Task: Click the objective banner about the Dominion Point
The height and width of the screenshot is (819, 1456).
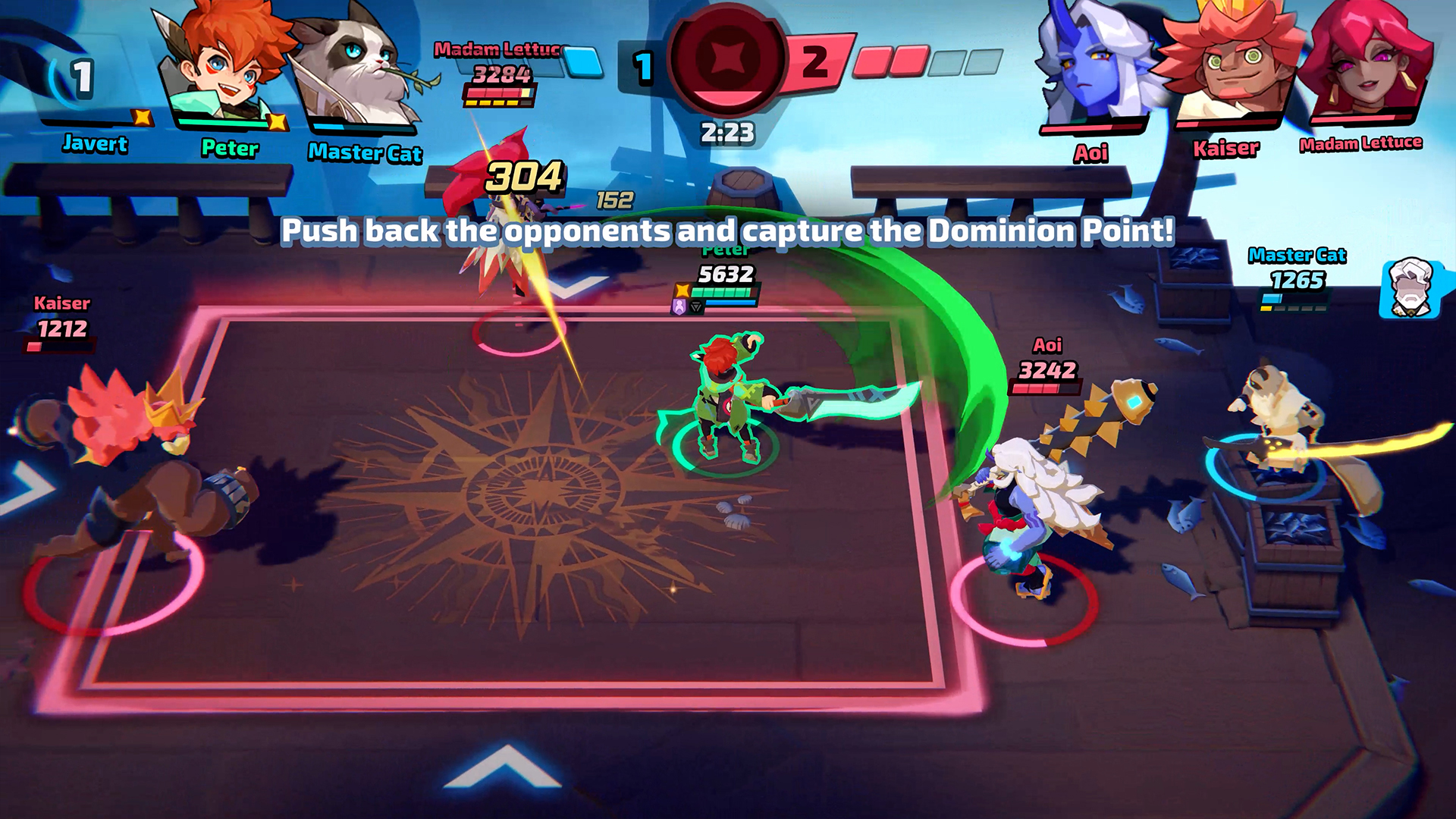Action: [x=728, y=230]
